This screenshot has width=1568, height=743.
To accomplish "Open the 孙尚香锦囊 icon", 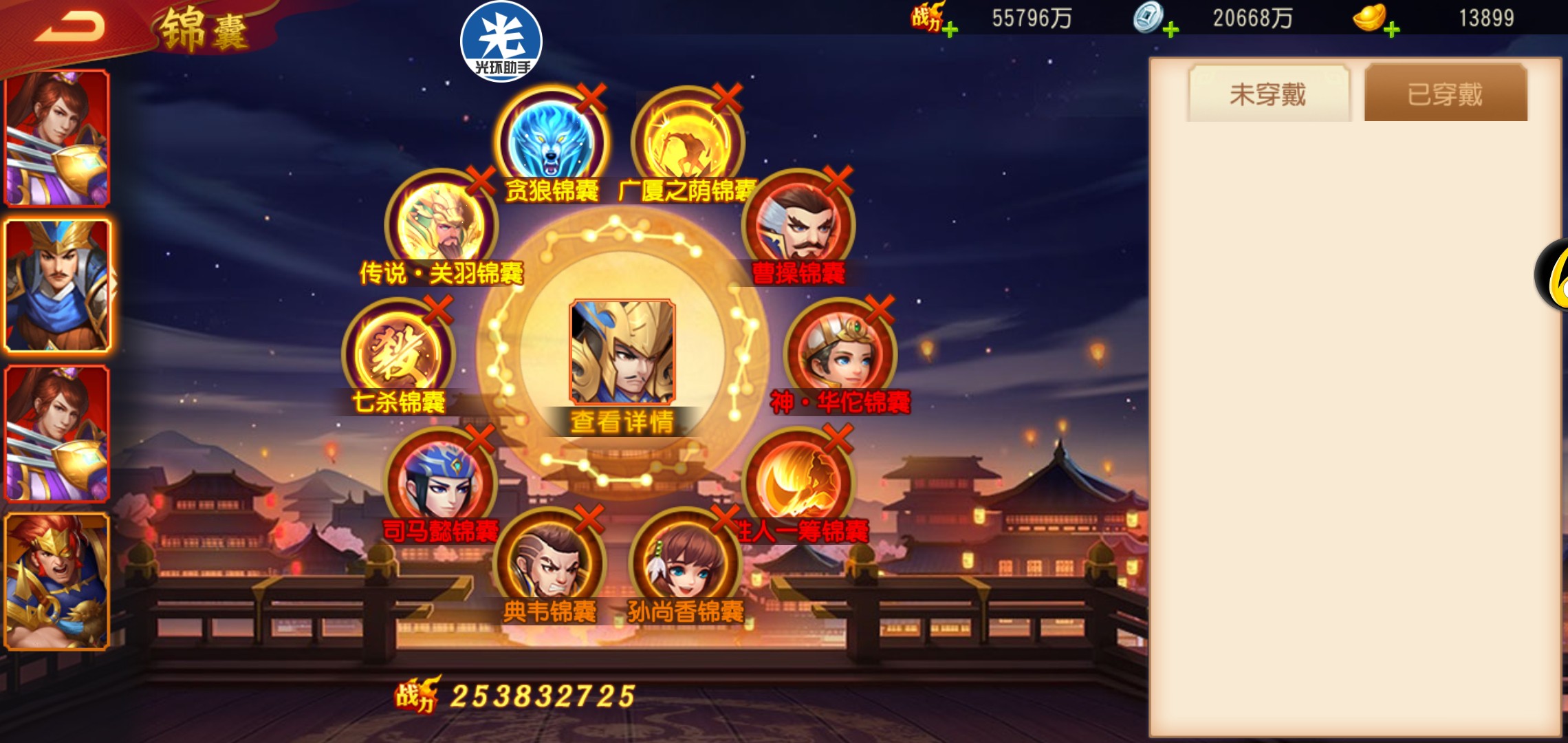I will (x=686, y=564).
